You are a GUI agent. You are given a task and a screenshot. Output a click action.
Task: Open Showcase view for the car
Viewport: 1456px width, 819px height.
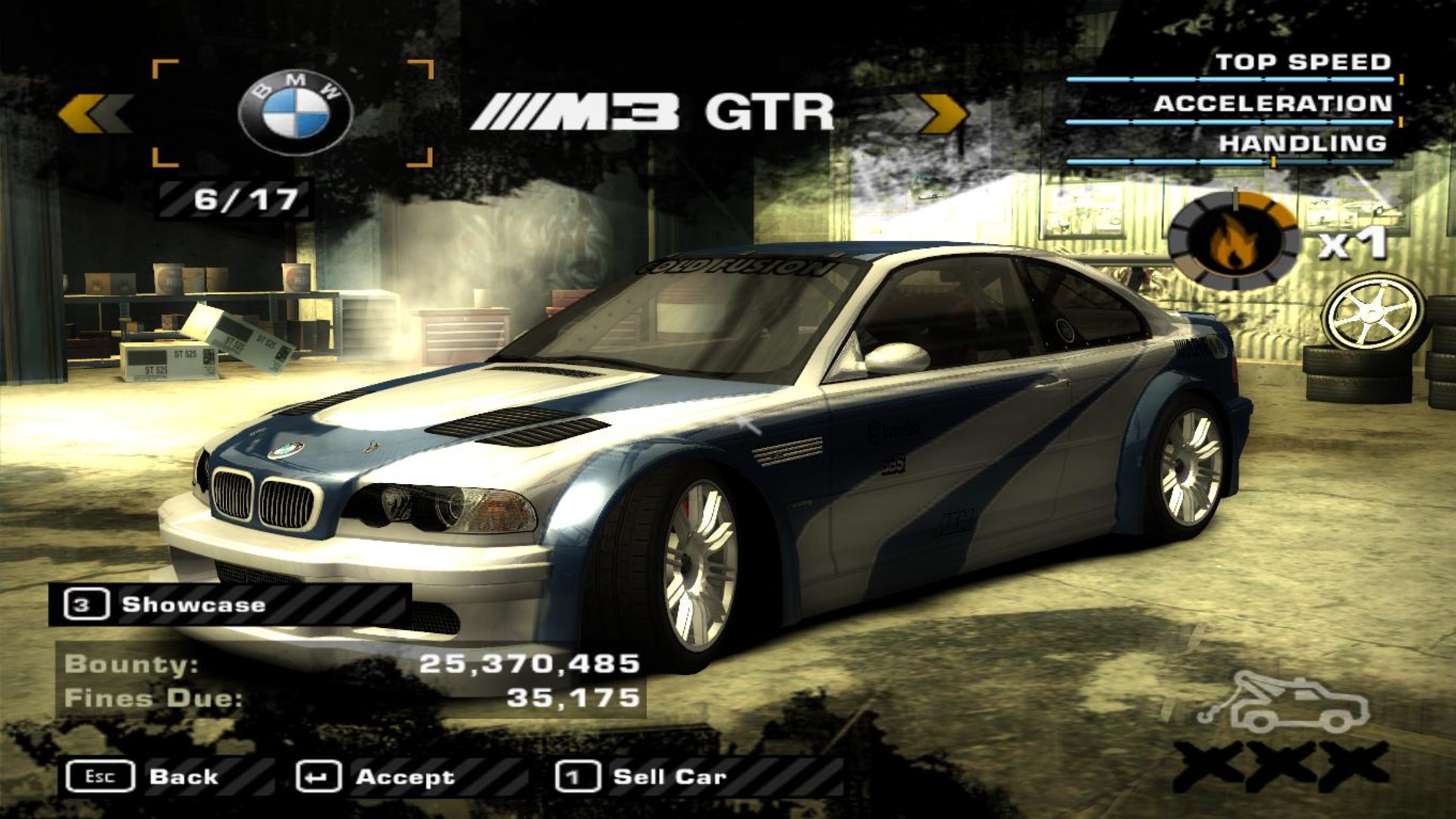[165, 605]
